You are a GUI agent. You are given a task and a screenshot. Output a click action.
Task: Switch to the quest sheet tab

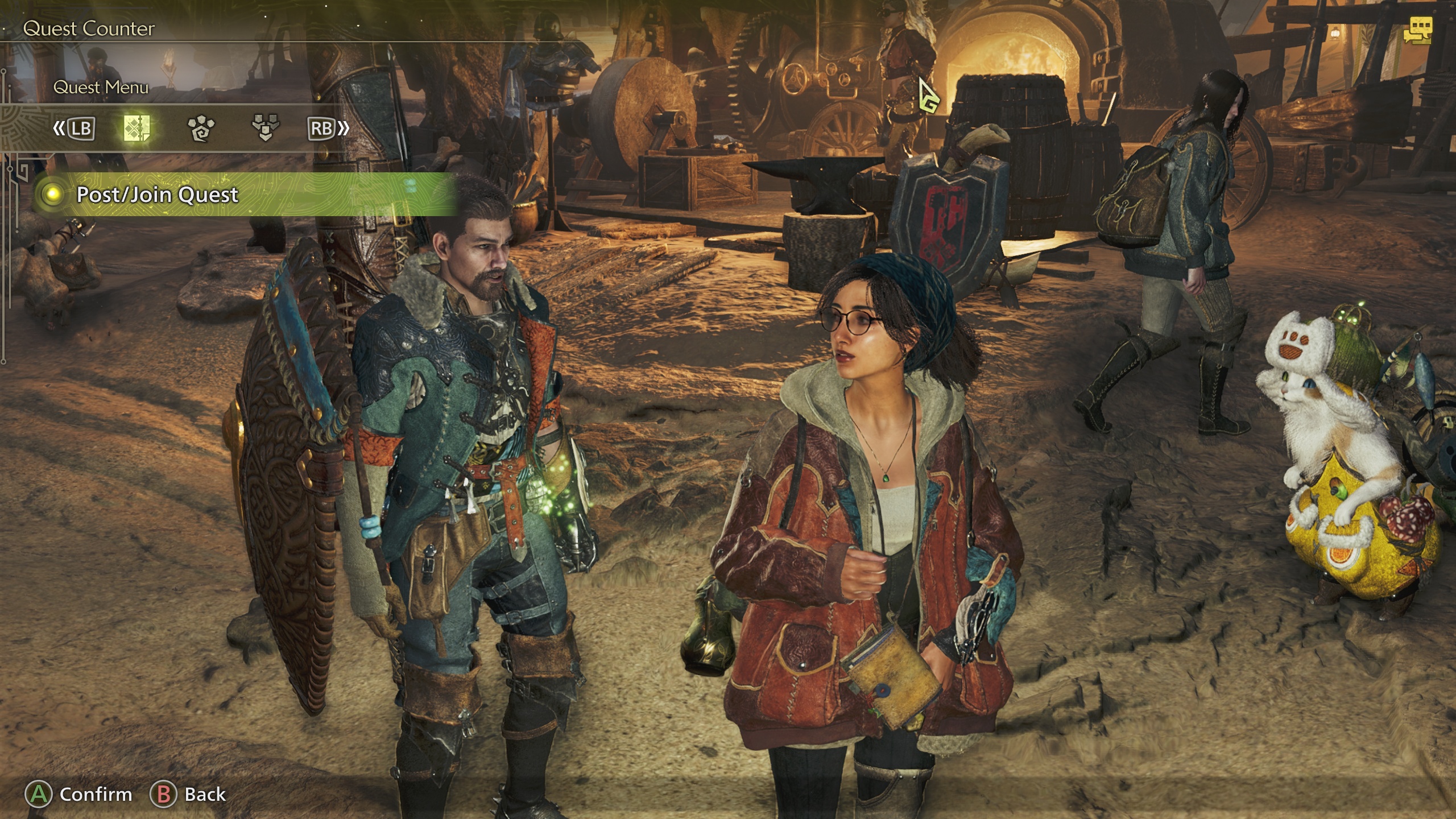pos(137,129)
